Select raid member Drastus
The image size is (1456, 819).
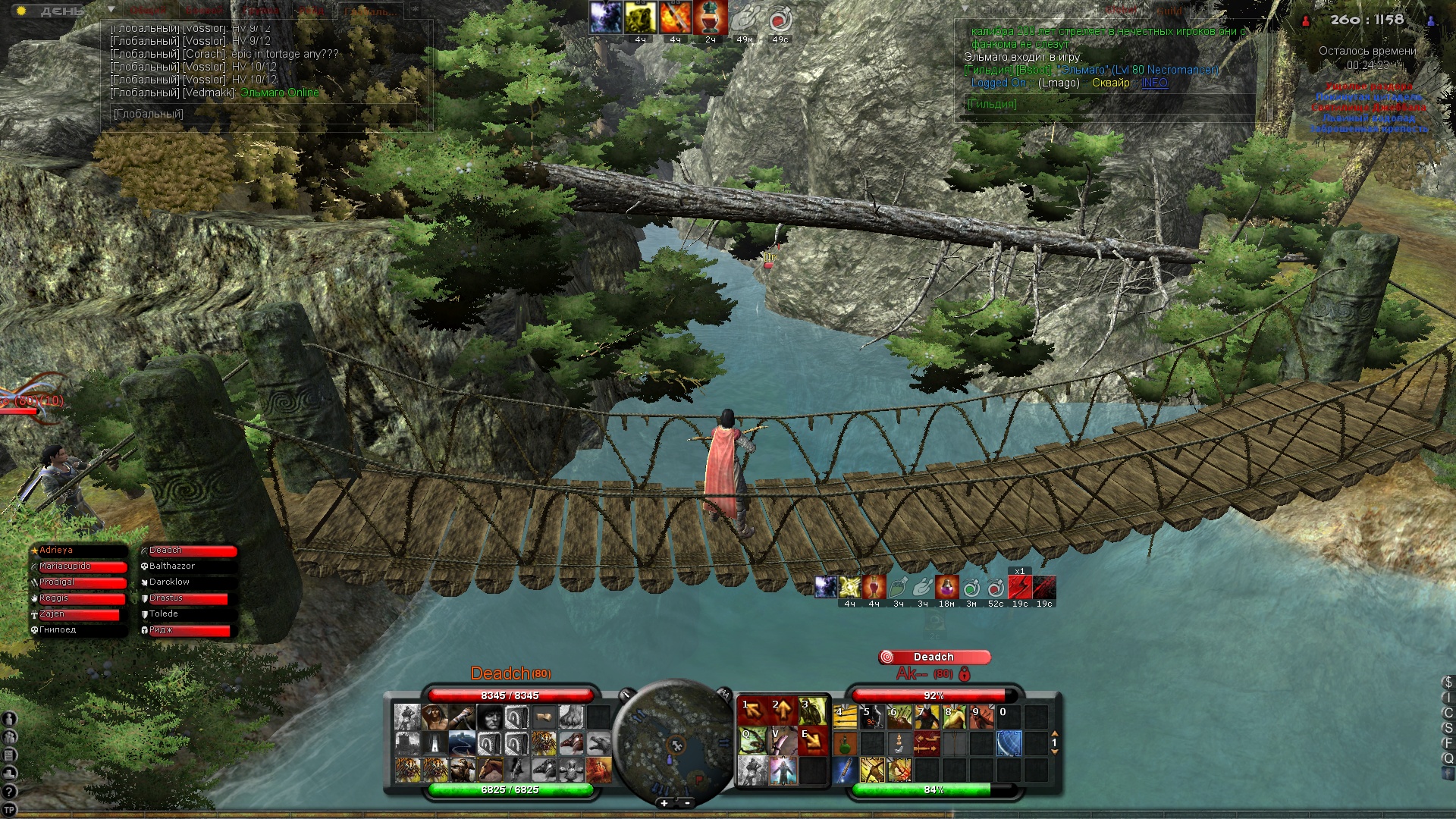tap(187, 598)
